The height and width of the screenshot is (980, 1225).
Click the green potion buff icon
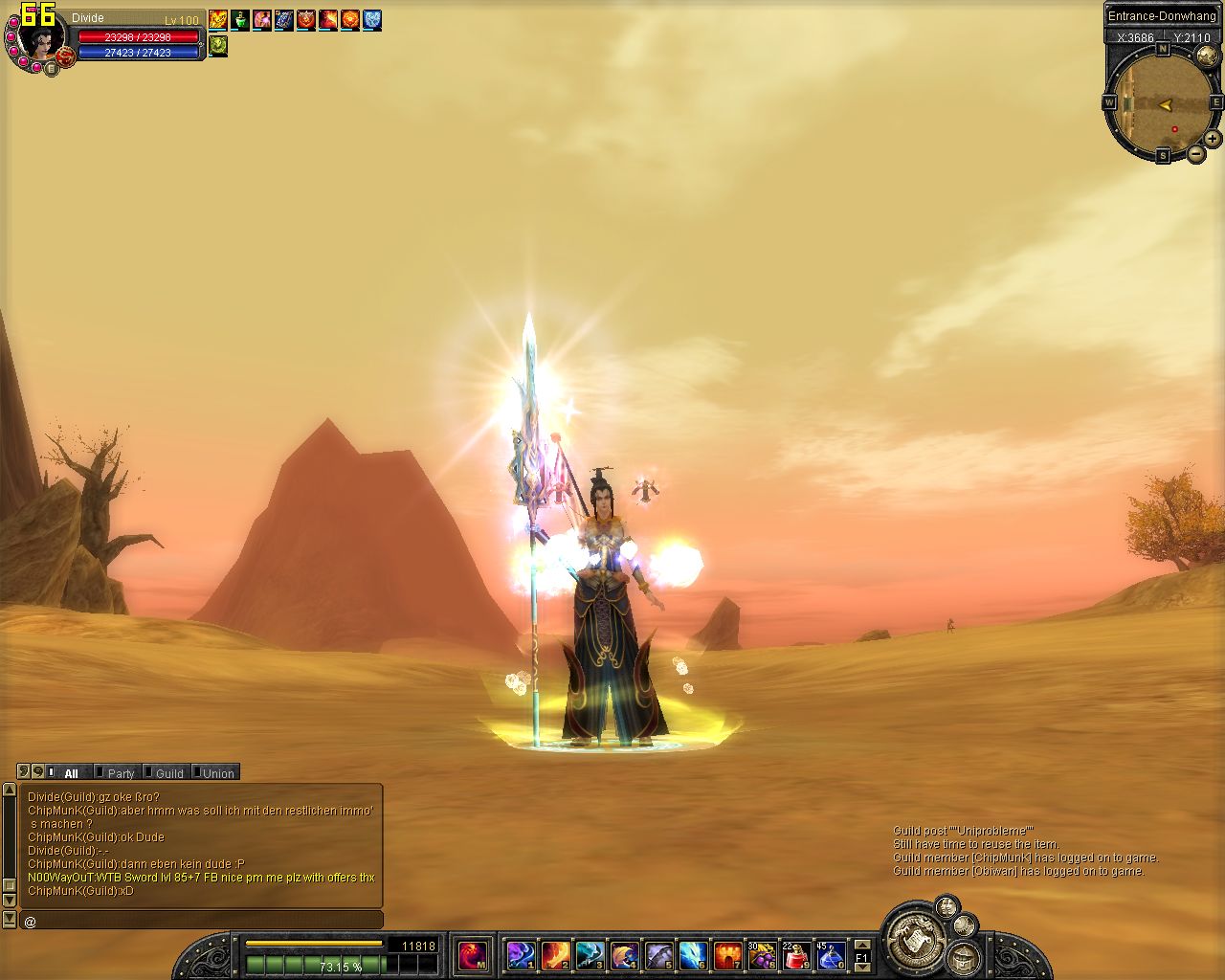(x=240, y=19)
